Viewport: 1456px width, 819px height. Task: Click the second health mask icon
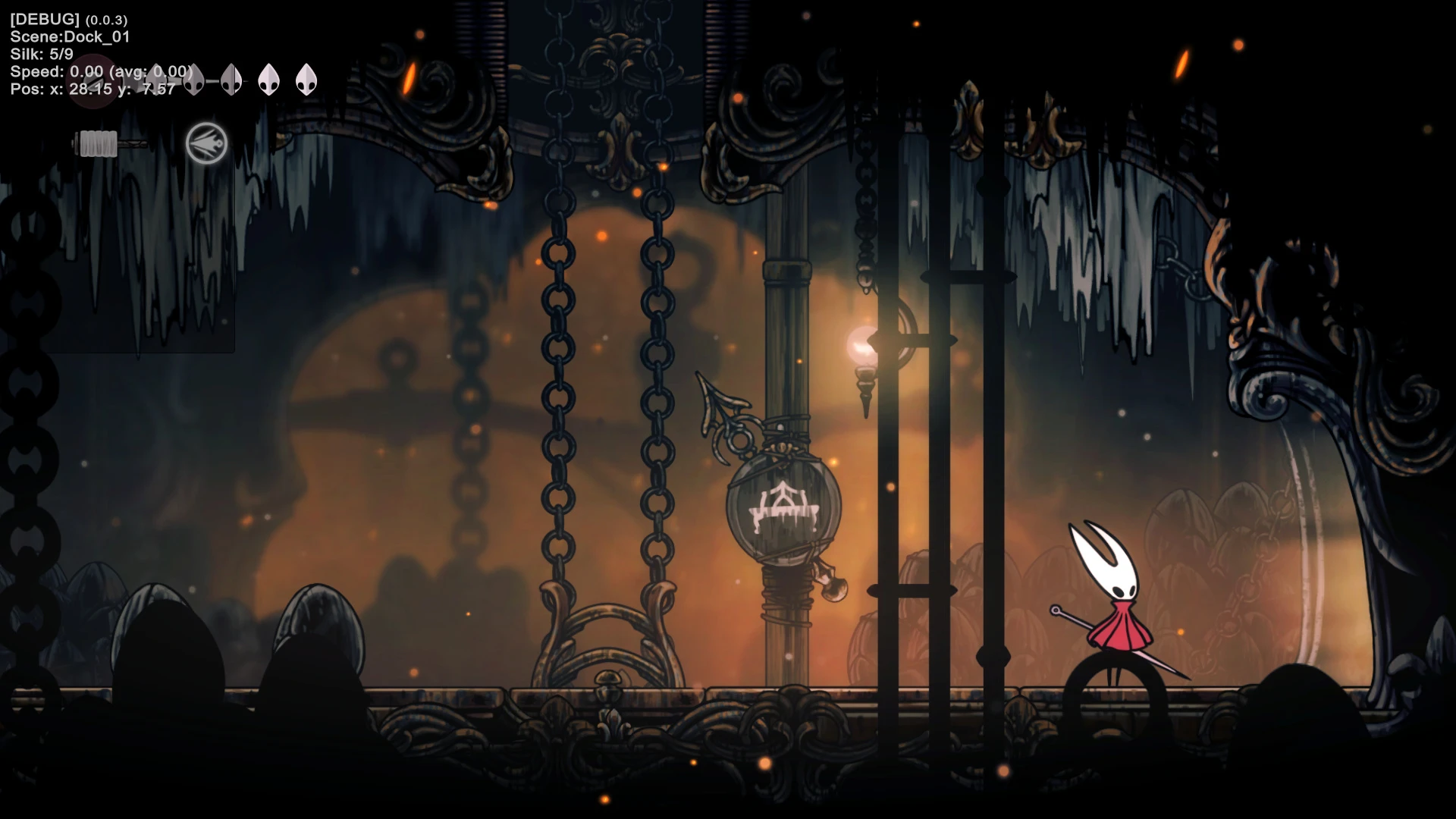click(193, 79)
